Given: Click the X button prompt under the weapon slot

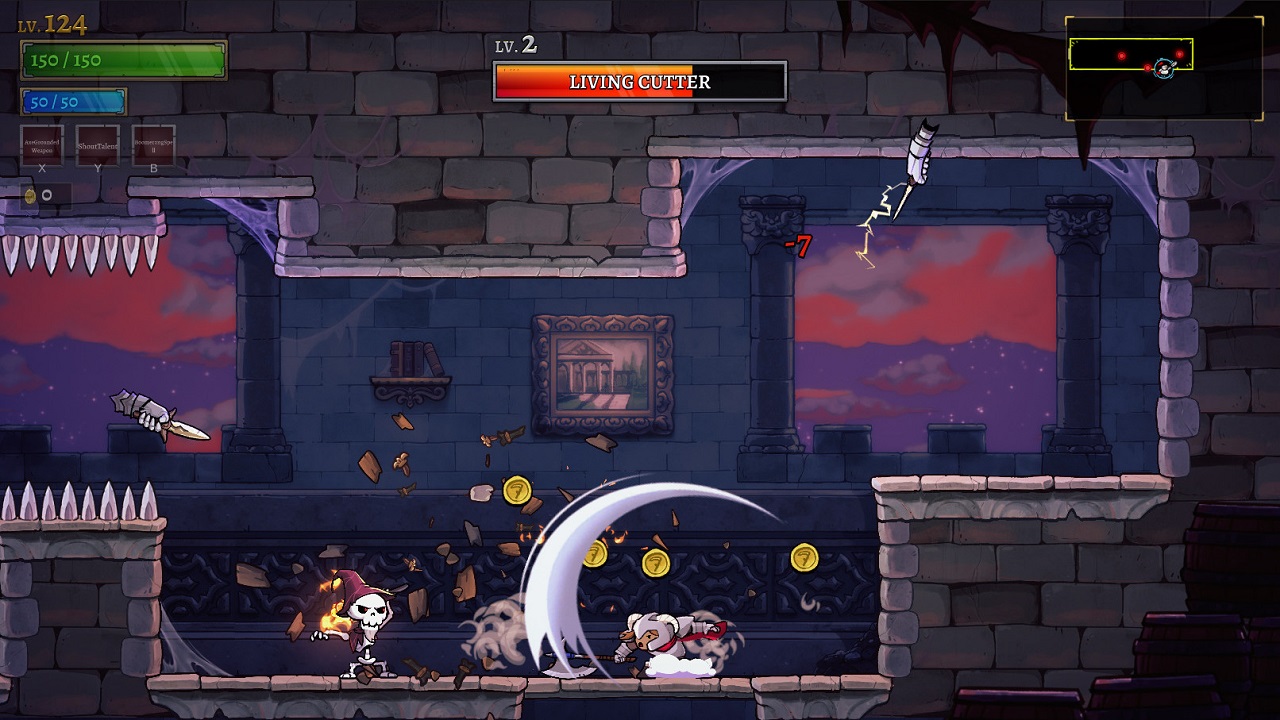Looking at the screenshot, I should [41, 168].
